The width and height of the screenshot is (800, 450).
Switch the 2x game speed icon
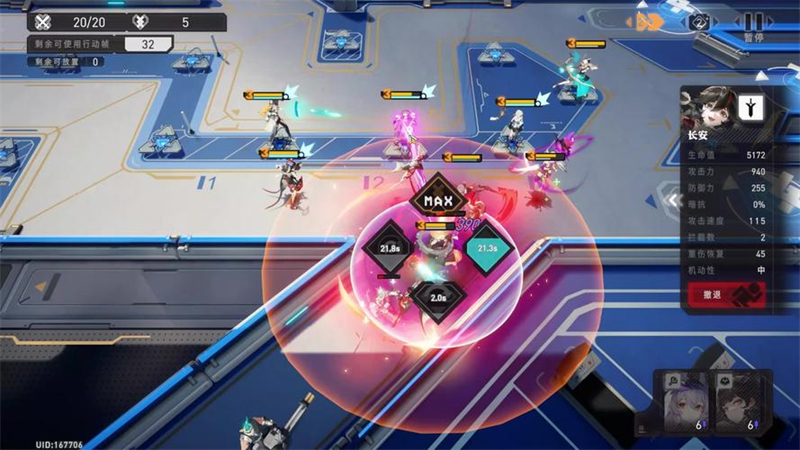[x=701, y=21]
